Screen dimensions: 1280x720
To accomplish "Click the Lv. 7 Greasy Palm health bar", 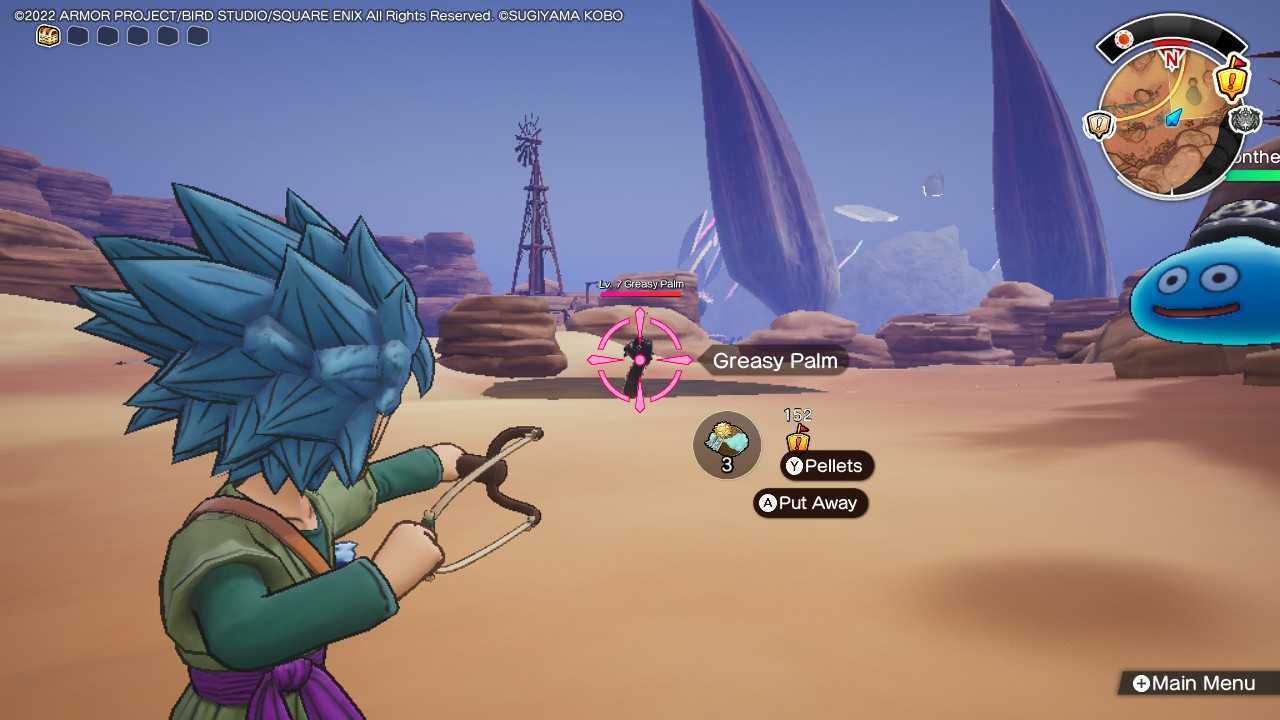I will pyautogui.click(x=638, y=290).
